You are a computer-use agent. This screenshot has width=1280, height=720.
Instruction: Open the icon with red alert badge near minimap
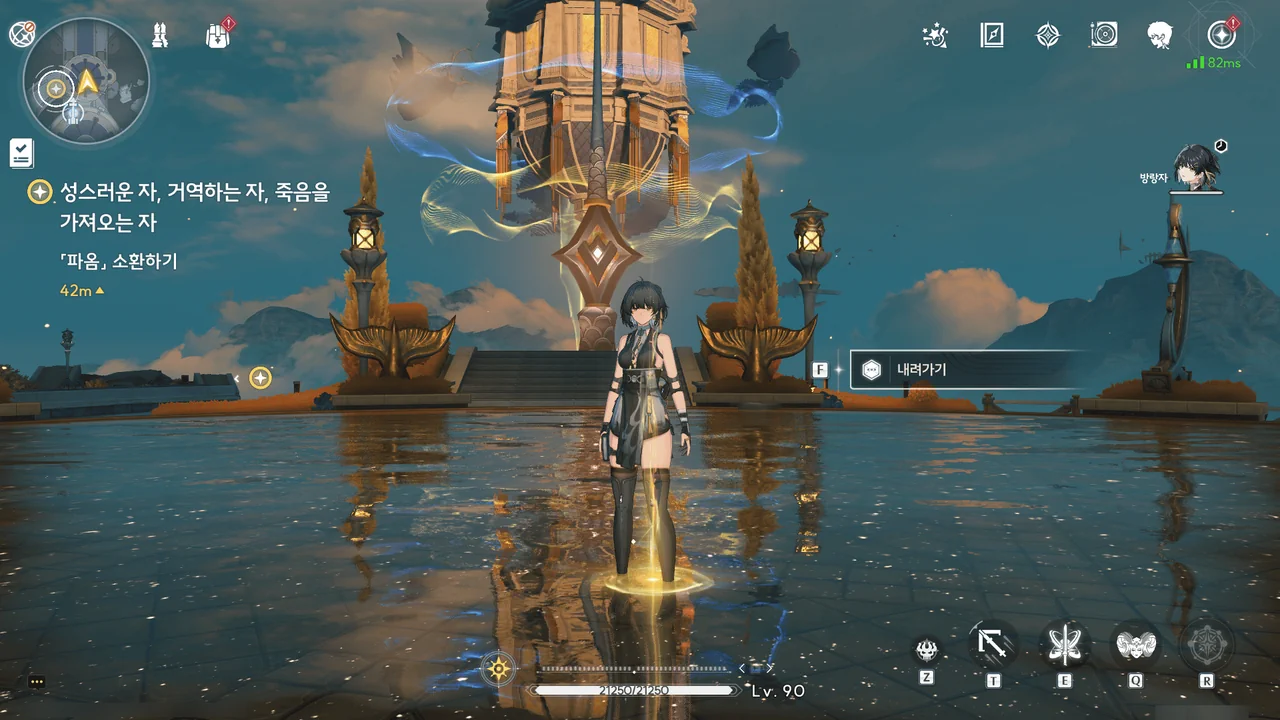point(217,36)
